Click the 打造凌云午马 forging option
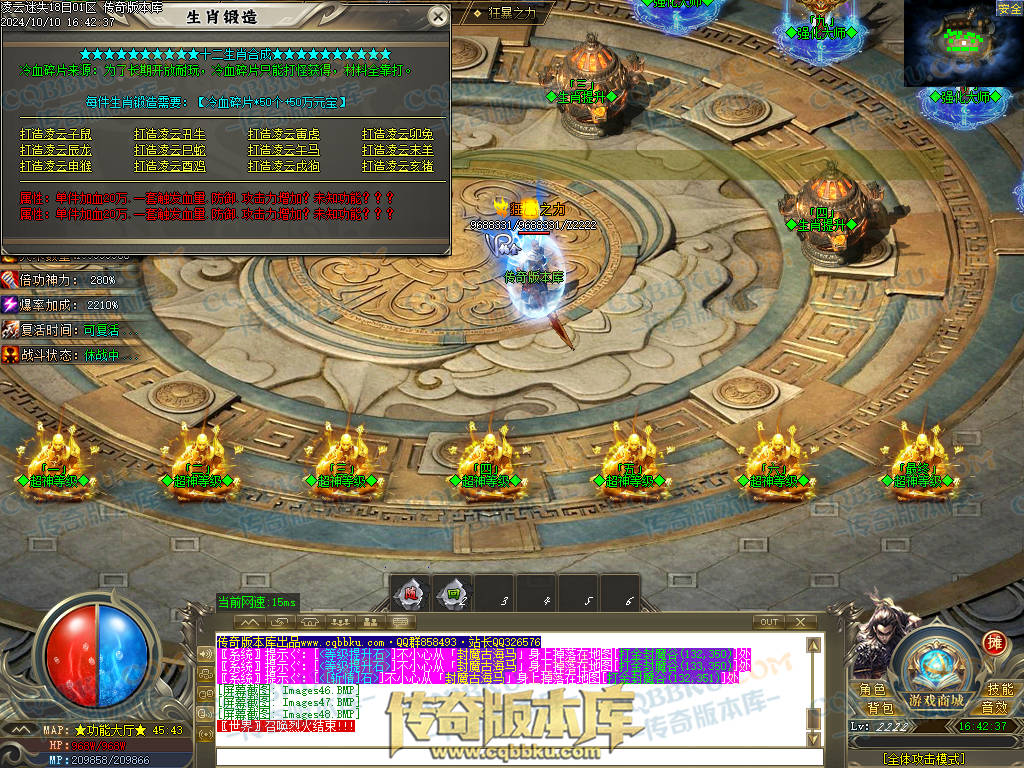Viewport: 1024px width, 768px height. click(284, 150)
